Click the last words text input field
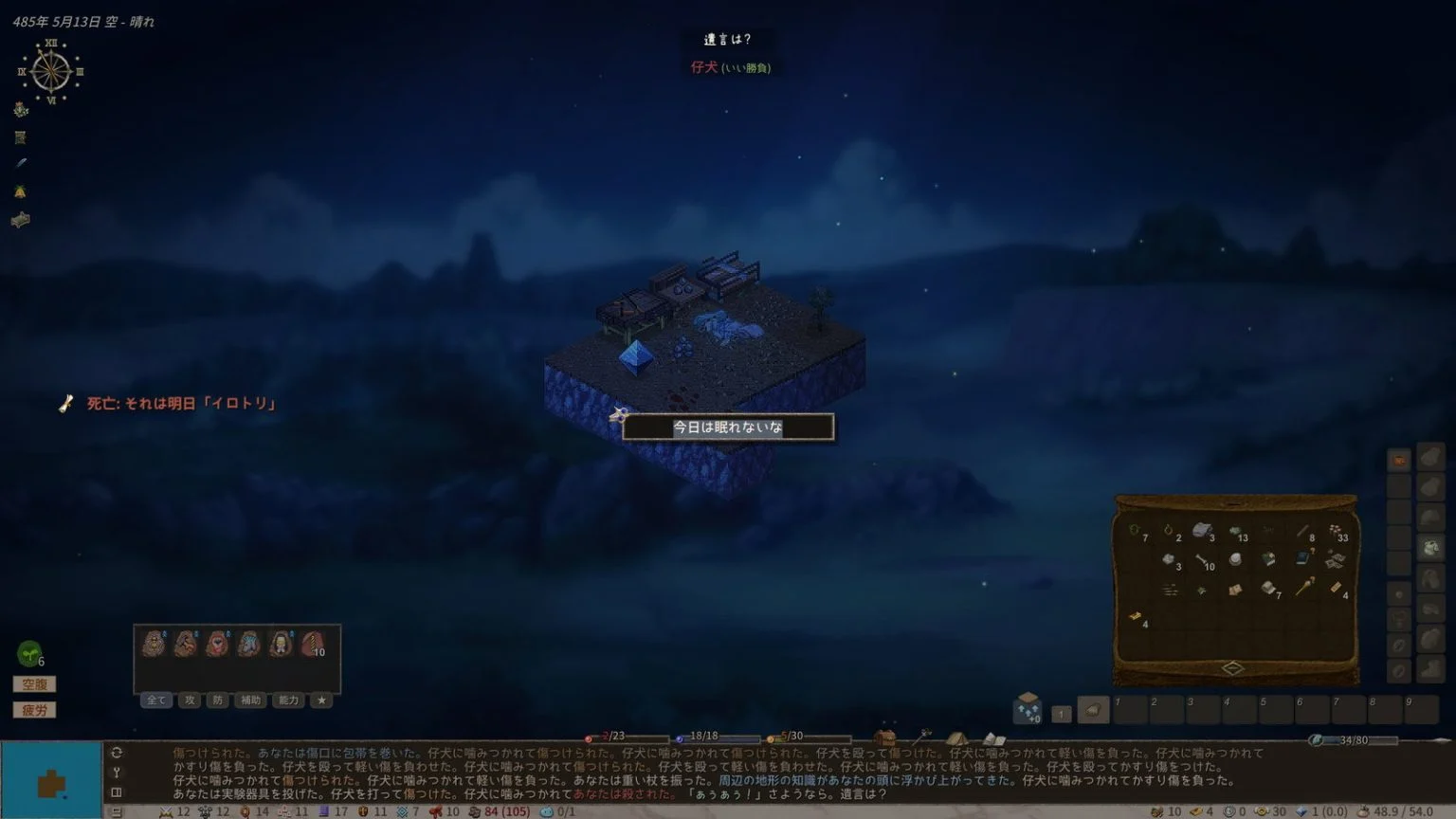Image resolution: width=1456 pixels, height=819 pixels. click(x=727, y=428)
